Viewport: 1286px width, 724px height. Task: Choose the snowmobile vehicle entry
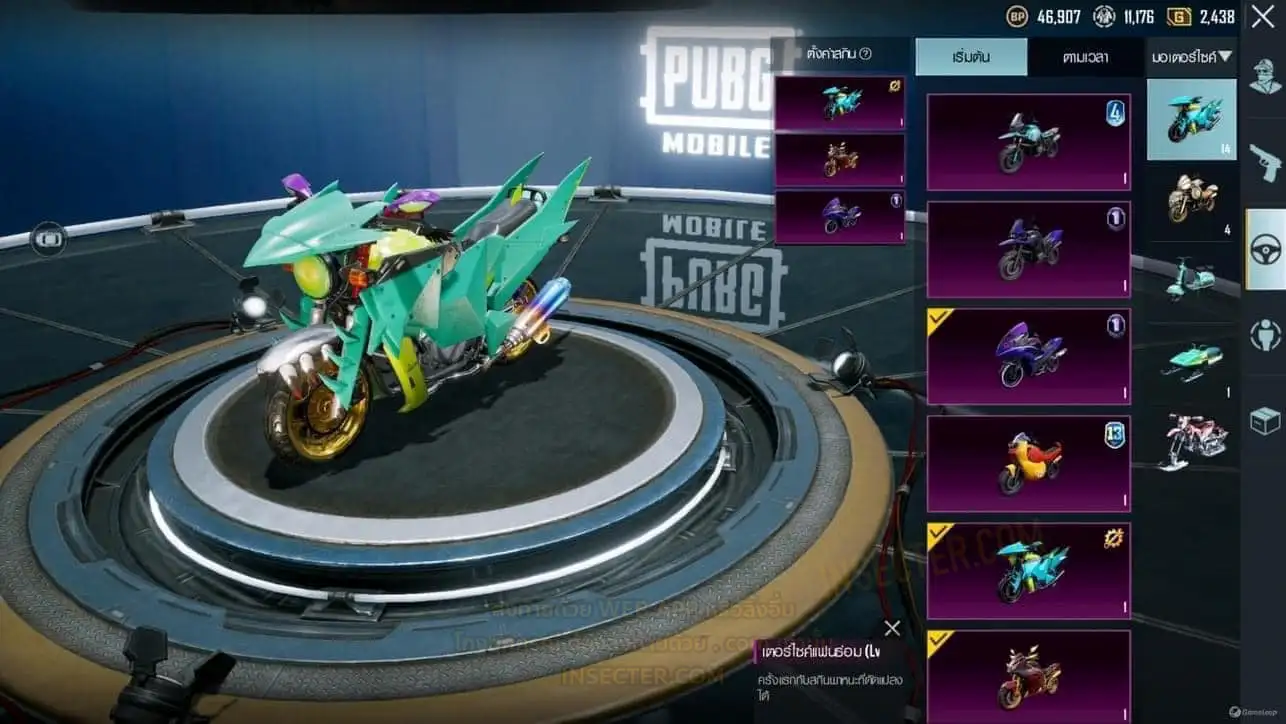1192,361
